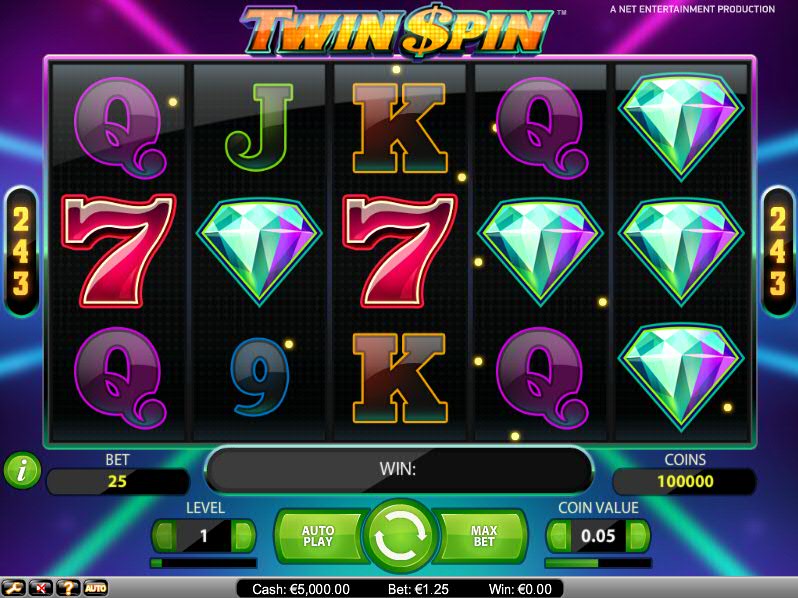Place the Max Bet
Viewport: 798px width, 598px height.
484,536
